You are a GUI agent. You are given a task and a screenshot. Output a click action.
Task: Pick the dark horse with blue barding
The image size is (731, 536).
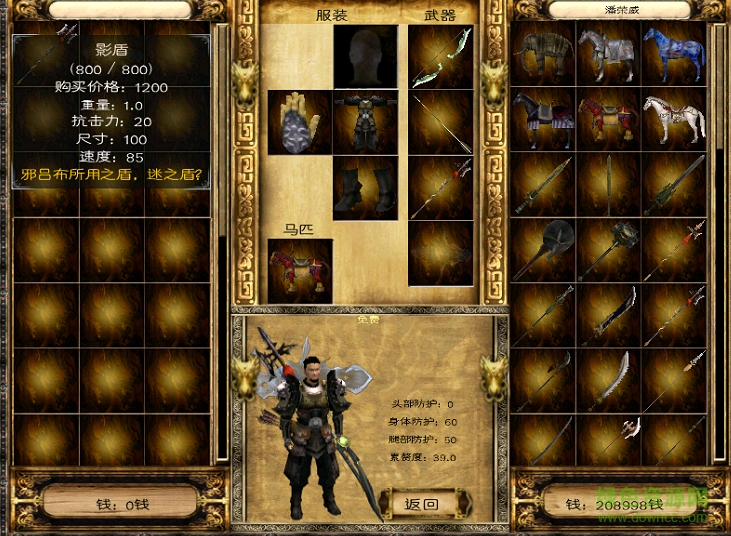point(543,118)
